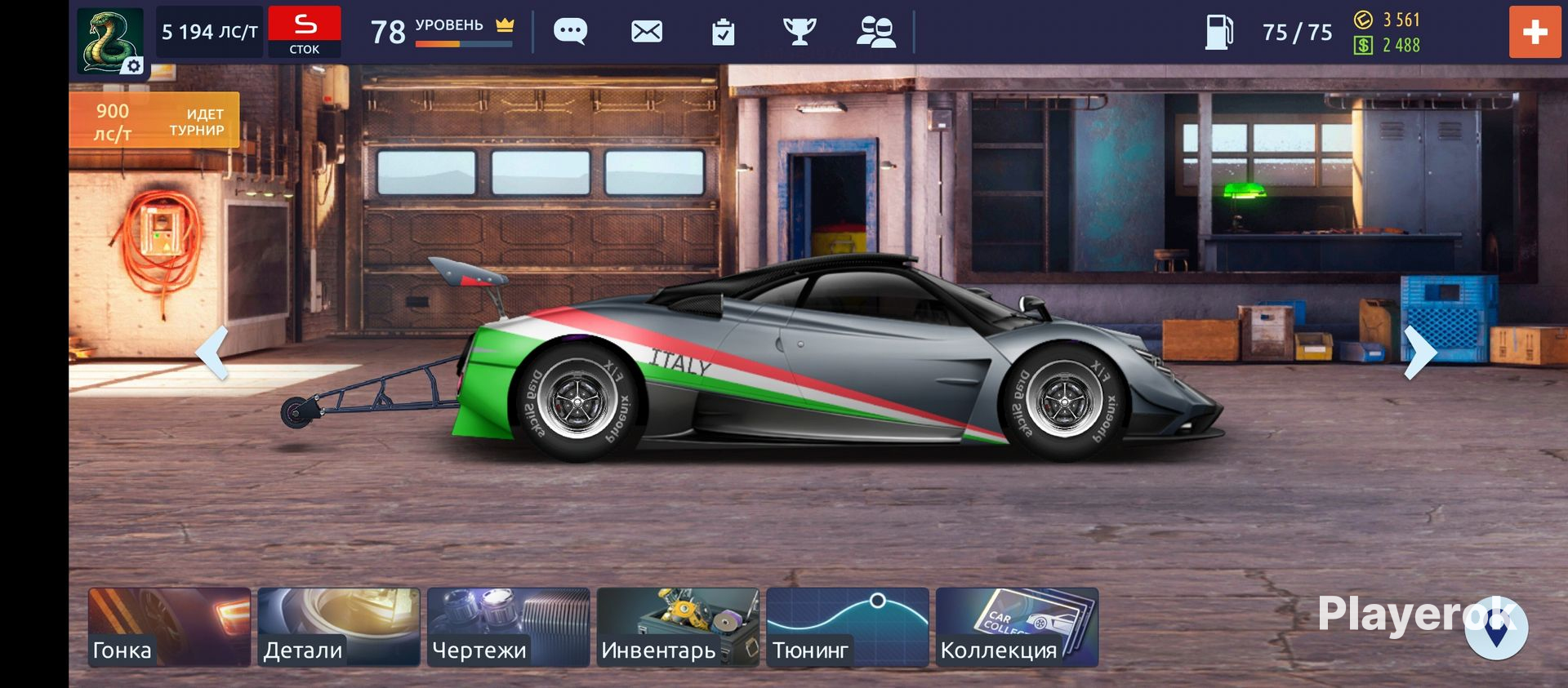Open the snake avatar profile settings
1568x688 pixels.
(x=110, y=41)
